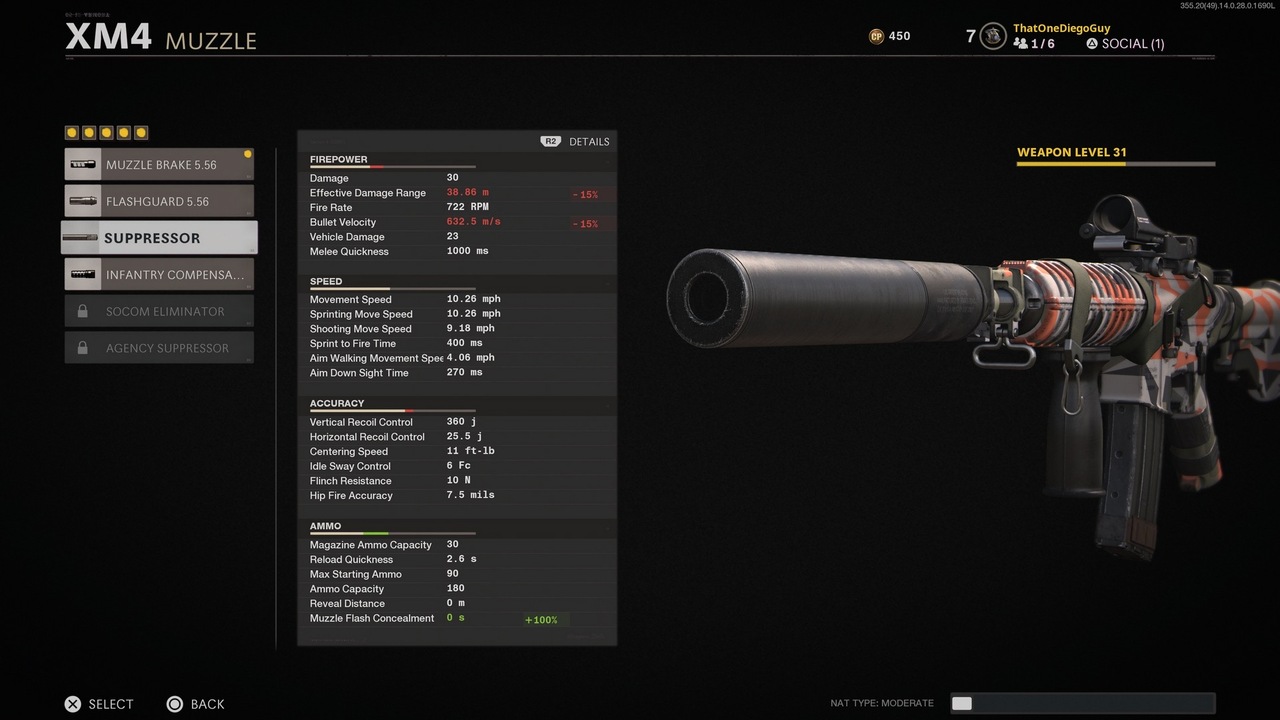Image resolution: width=1280 pixels, height=720 pixels.
Task: Click the locked Agency Suppressor entry
Action: pyautogui.click(x=160, y=348)
